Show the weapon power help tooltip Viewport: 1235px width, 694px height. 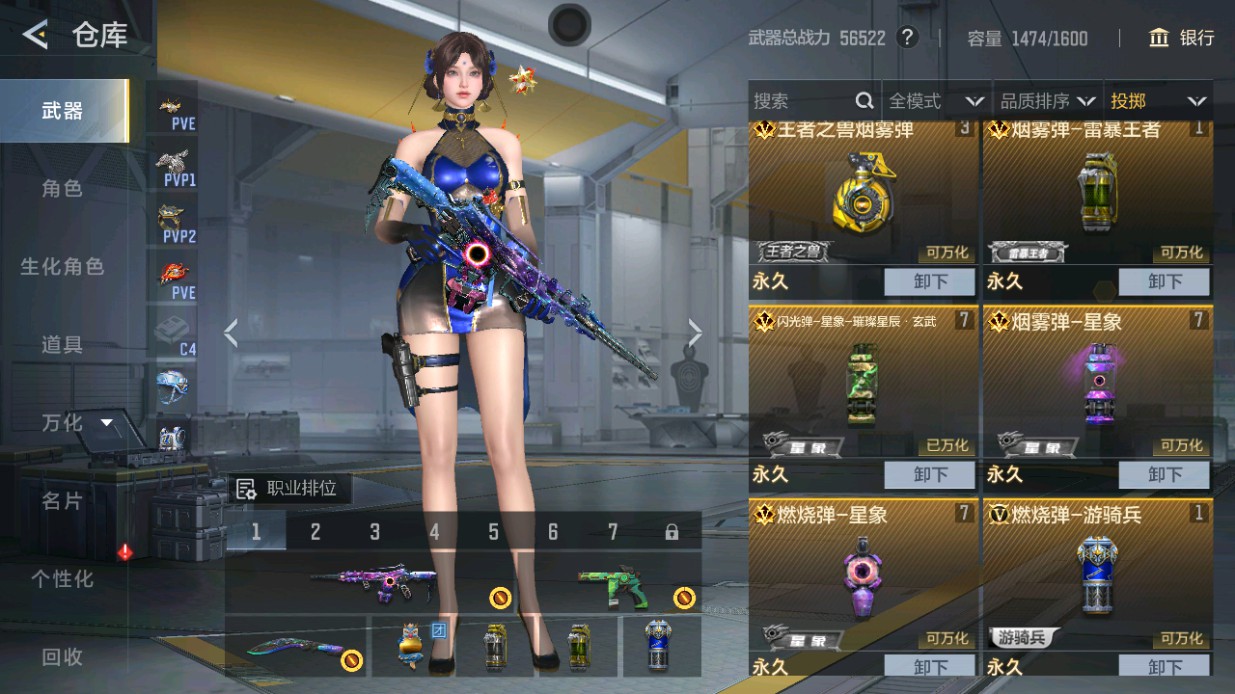907,38
